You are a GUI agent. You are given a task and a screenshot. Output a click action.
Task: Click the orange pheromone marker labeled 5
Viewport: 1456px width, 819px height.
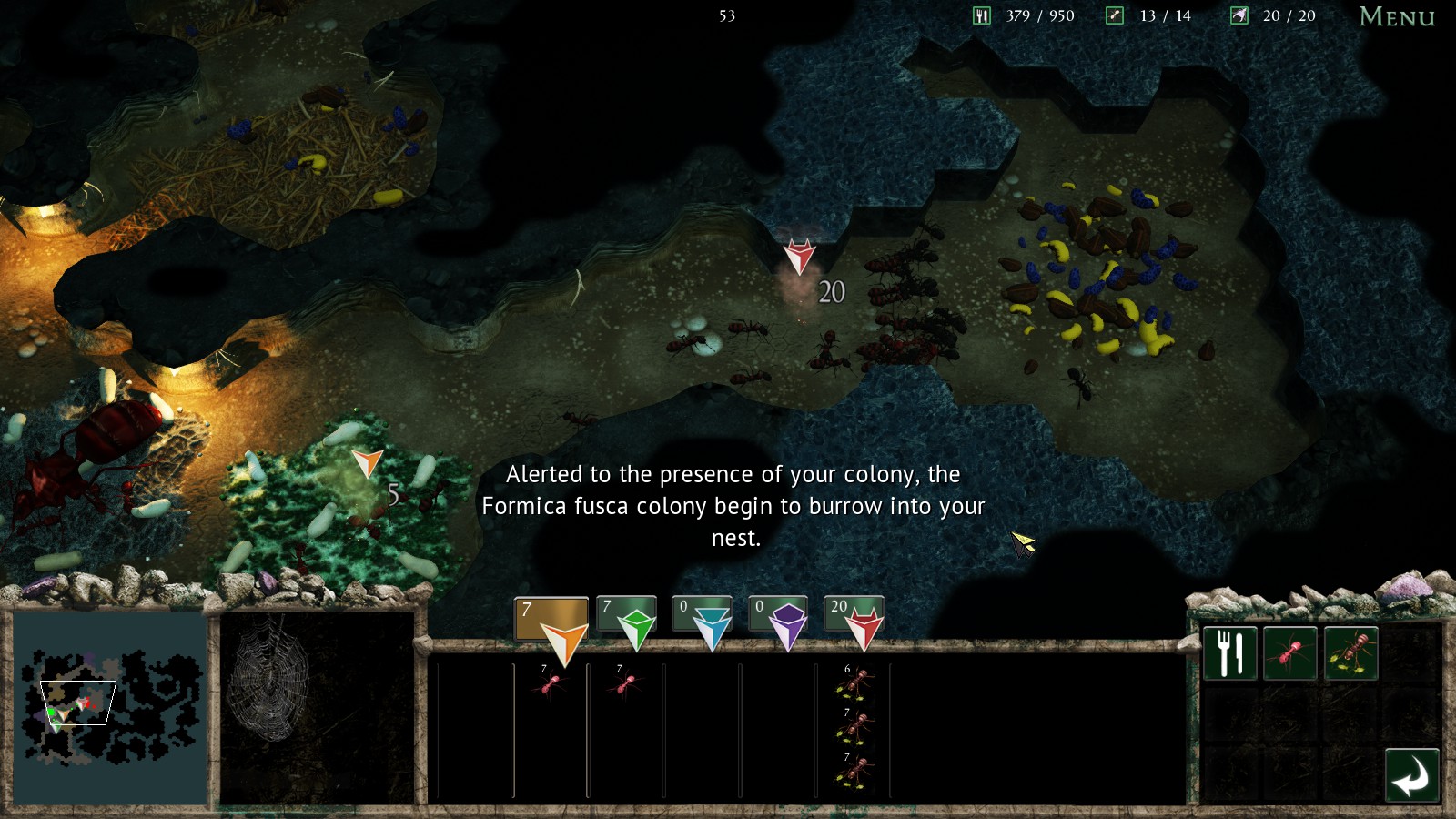[367, 463]
